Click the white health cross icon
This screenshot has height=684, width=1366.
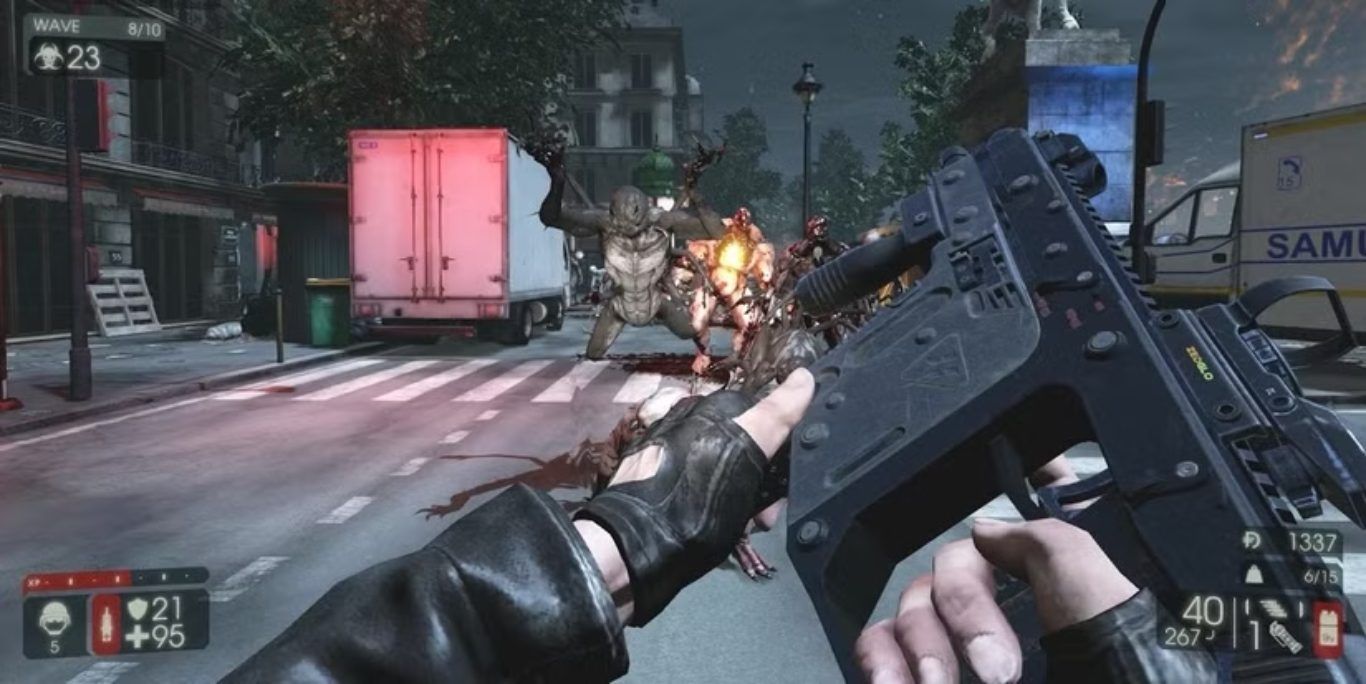(137, 637)
